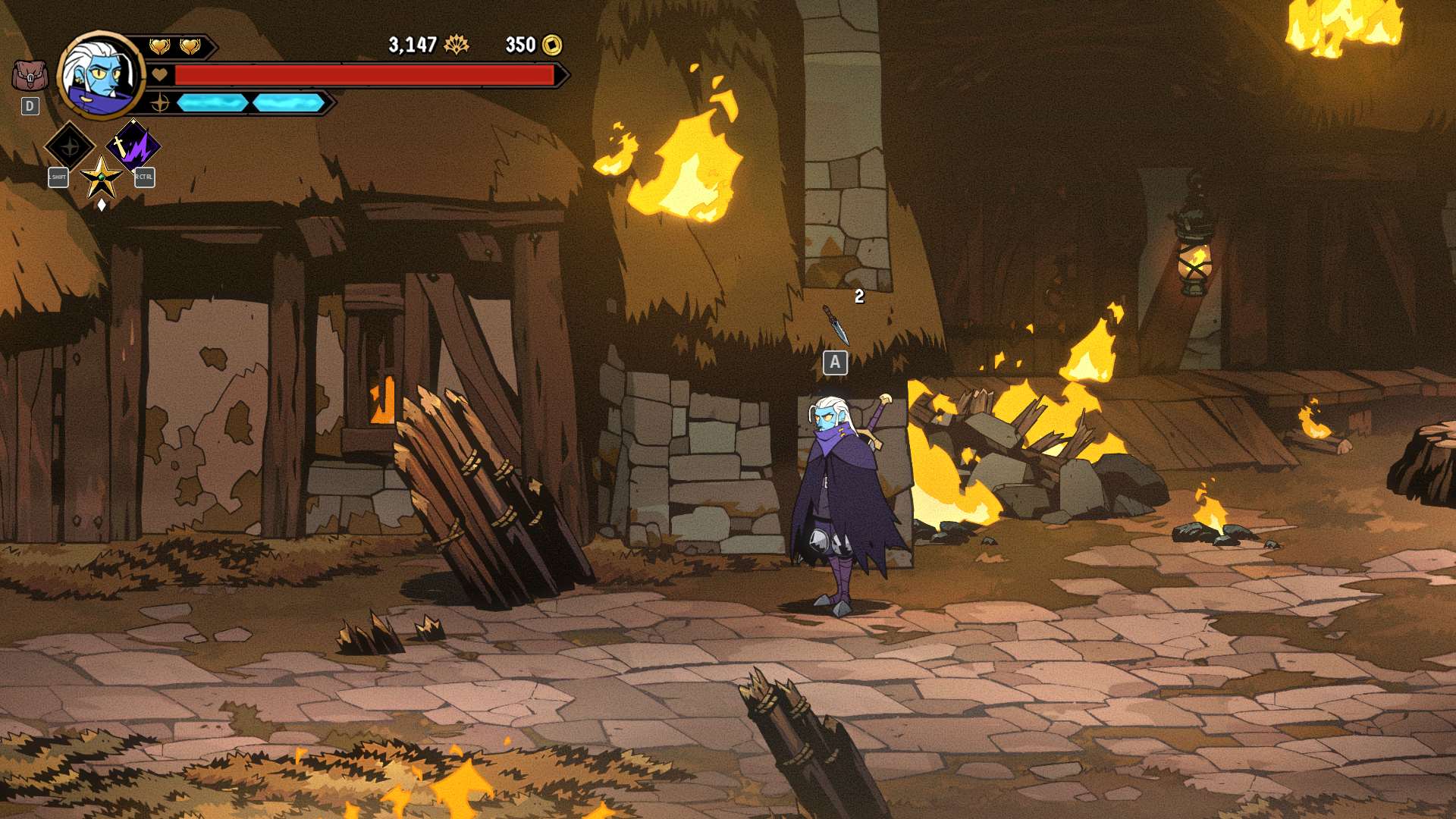Select the dark compass-star ability slot

(70, 146)
